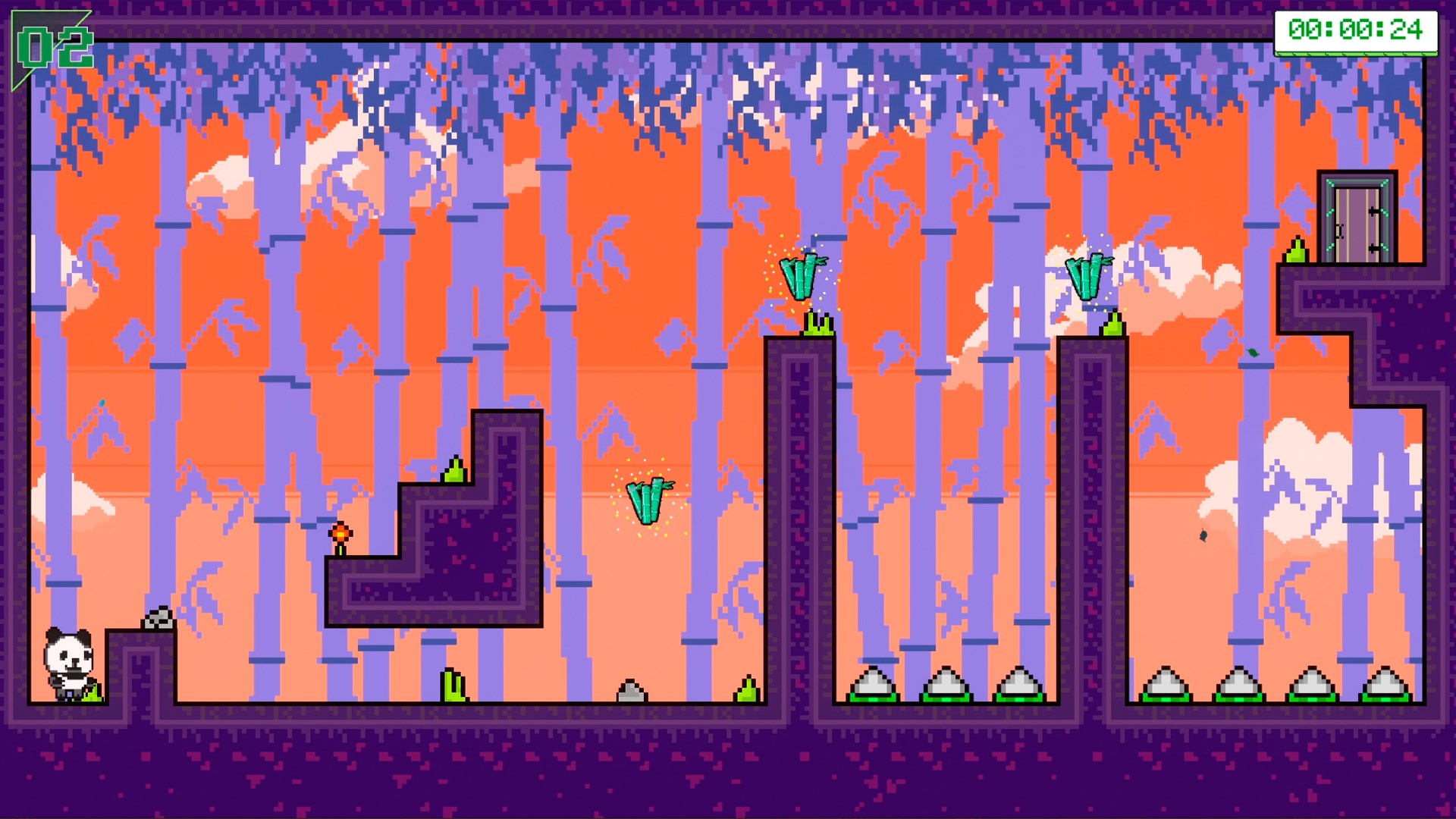Click the timer display showing 00:00:24
The image size is (1456, 819).
1356,32
